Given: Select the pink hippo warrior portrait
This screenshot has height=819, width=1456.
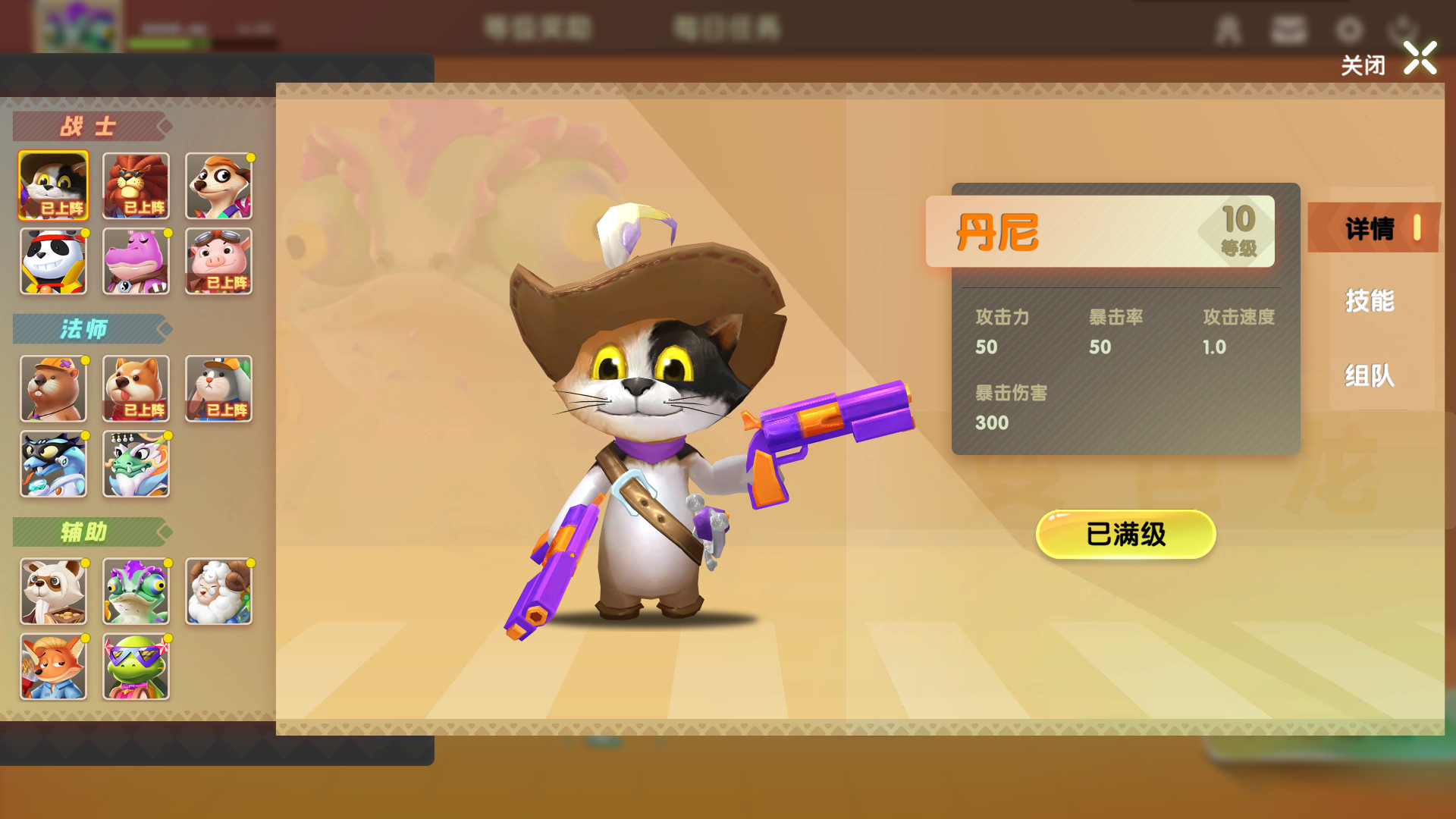Looking at the screenshot, I should pos(136,262).
